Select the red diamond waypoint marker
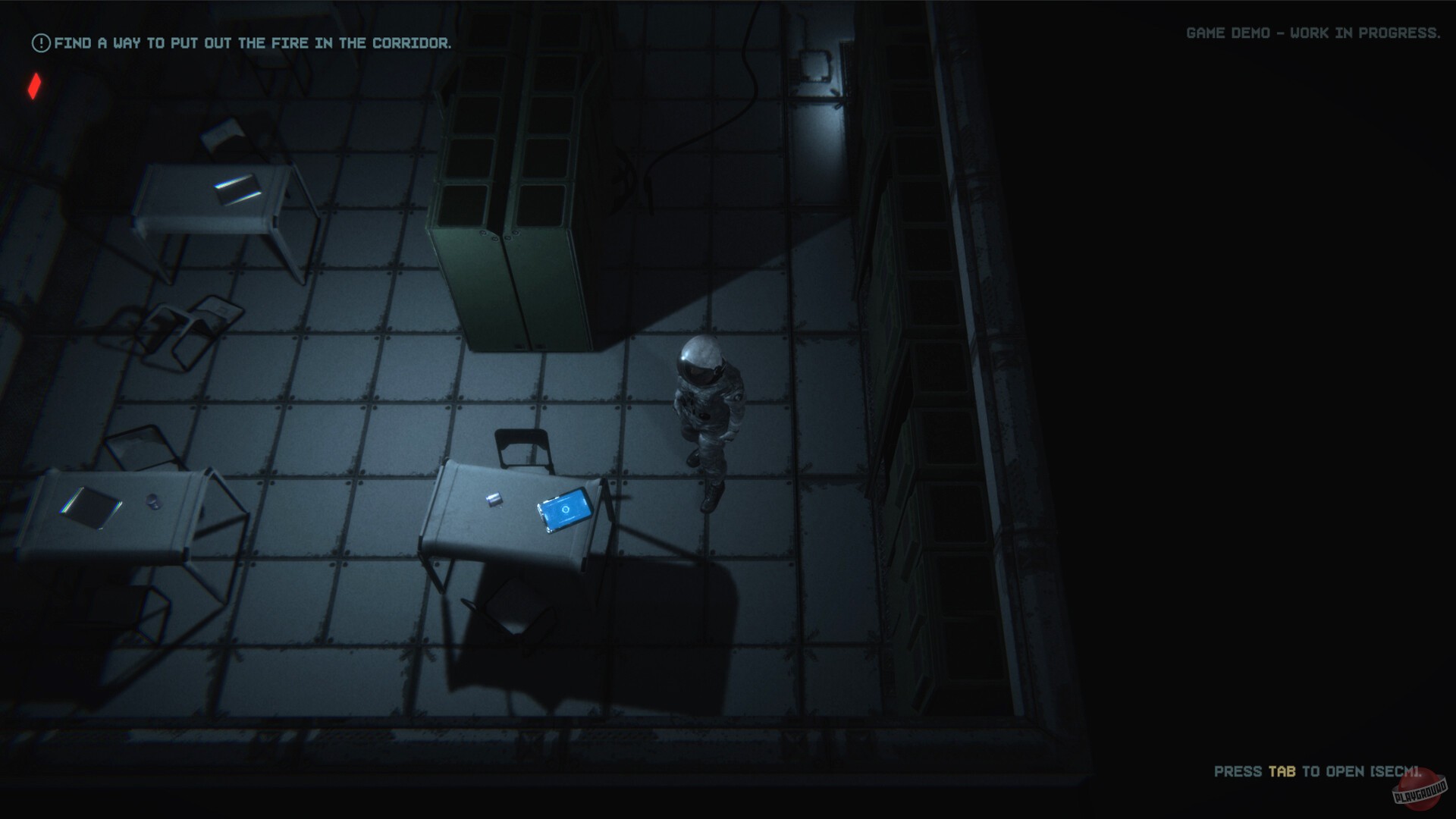This screenshot has height=819, width=1456. 33,87
